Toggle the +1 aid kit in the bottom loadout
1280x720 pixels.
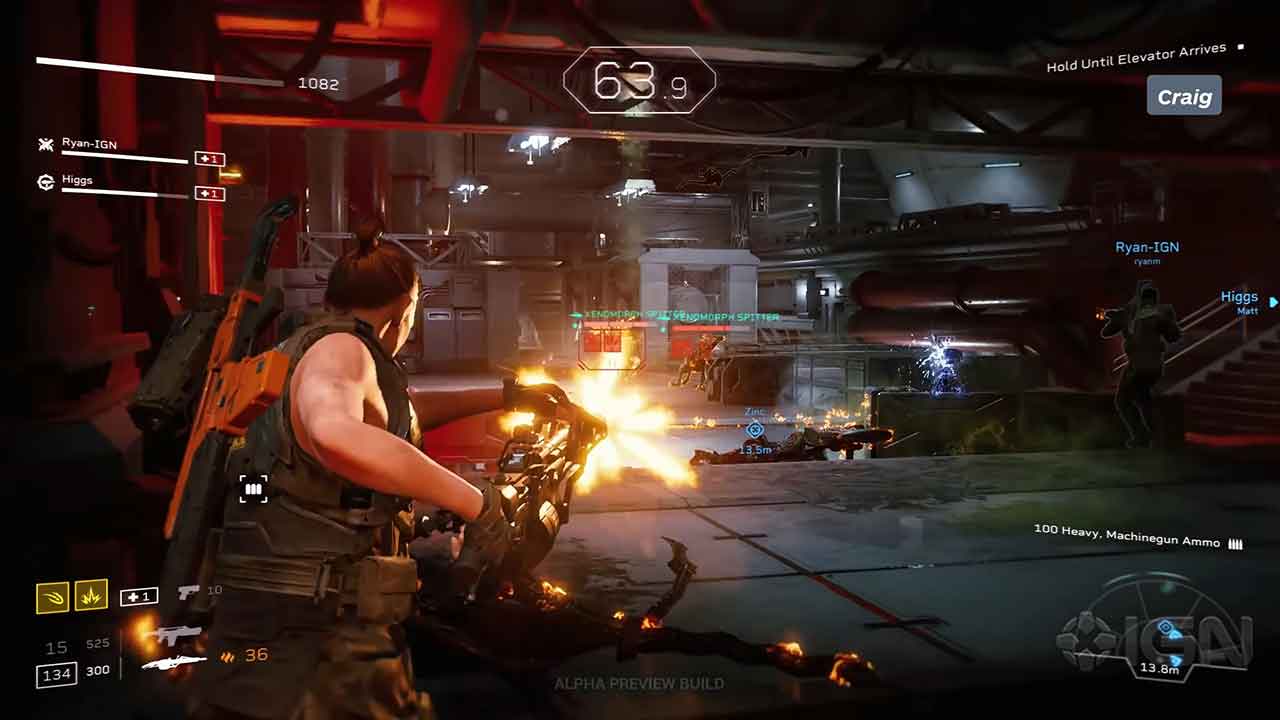tap(138, 594)
